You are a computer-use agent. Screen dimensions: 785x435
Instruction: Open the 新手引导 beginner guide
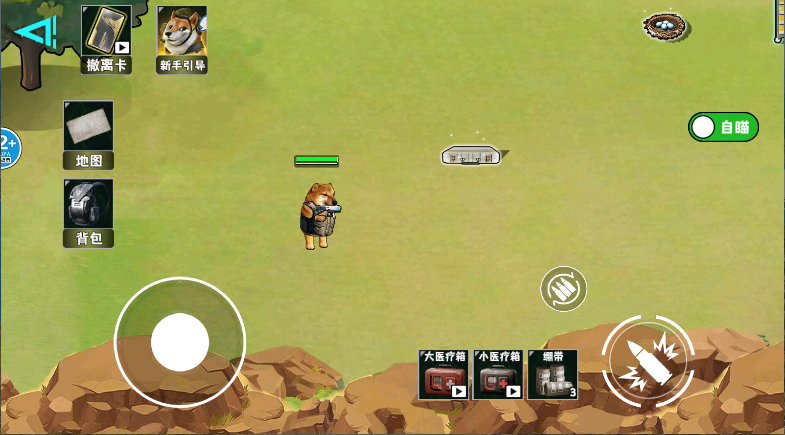[x=182, y=38]
